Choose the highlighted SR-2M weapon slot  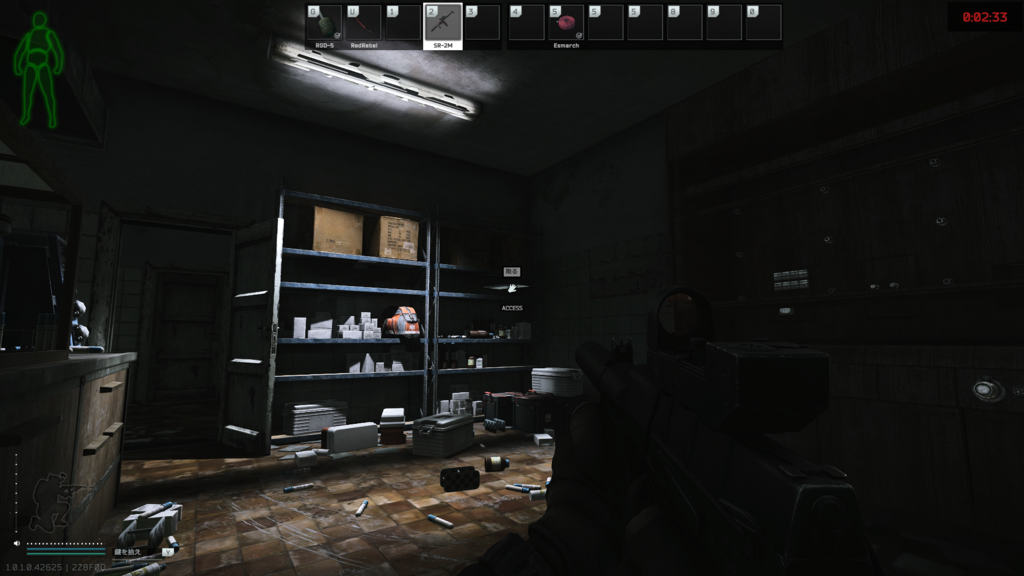pyautogui.click(x=442, y=23)
